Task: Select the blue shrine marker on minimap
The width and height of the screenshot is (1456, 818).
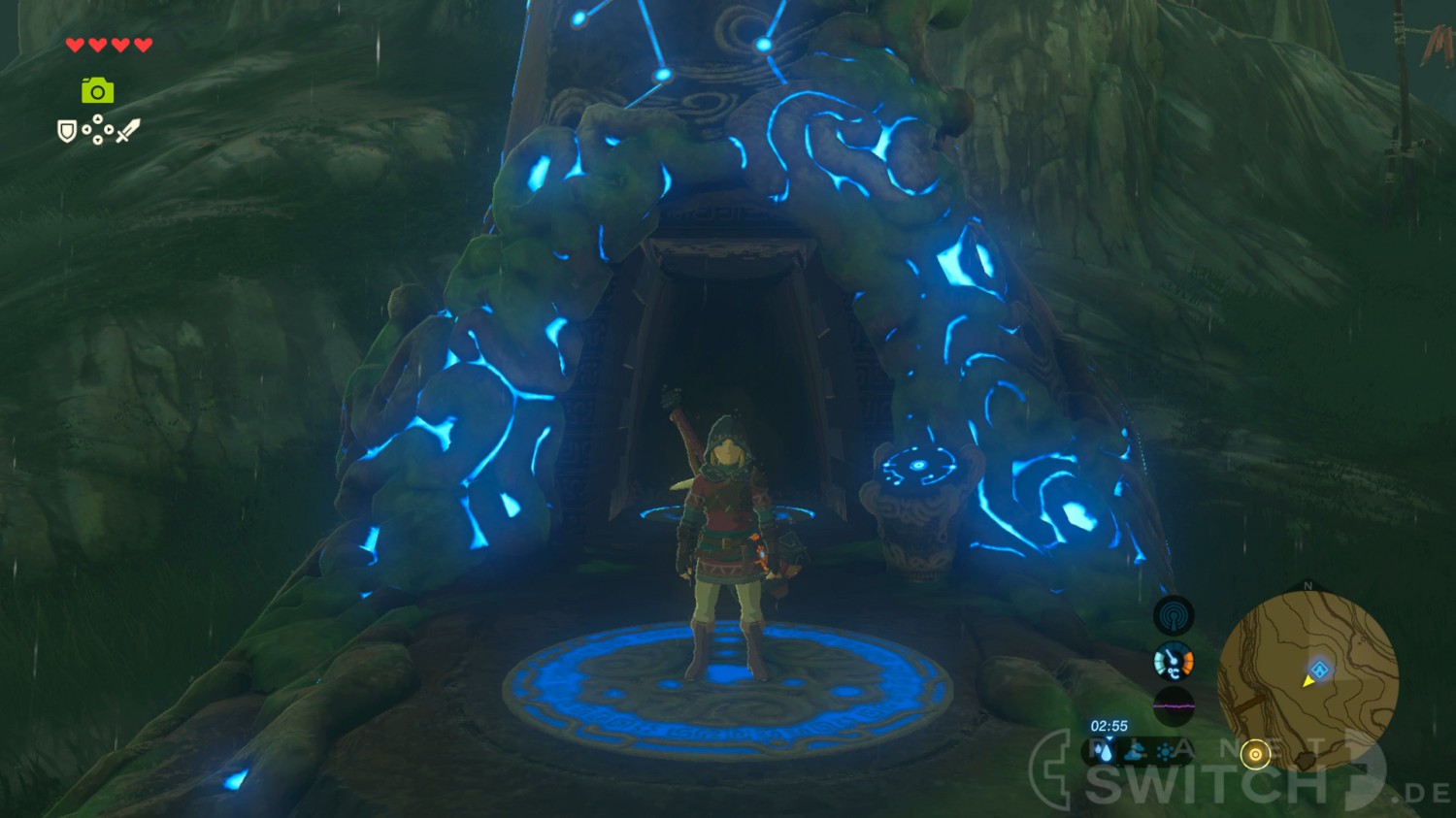Action: pos(1319,670)
